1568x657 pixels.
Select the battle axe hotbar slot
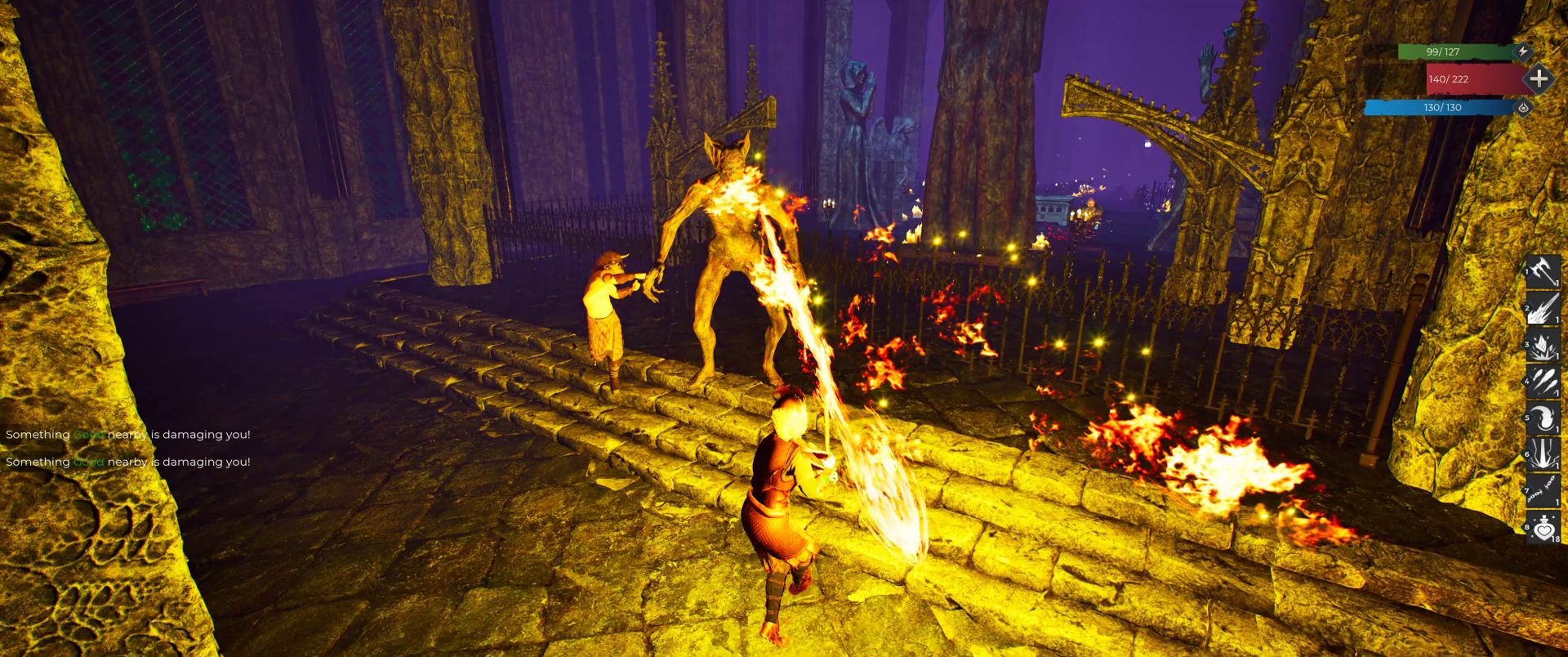[1543, 271]
